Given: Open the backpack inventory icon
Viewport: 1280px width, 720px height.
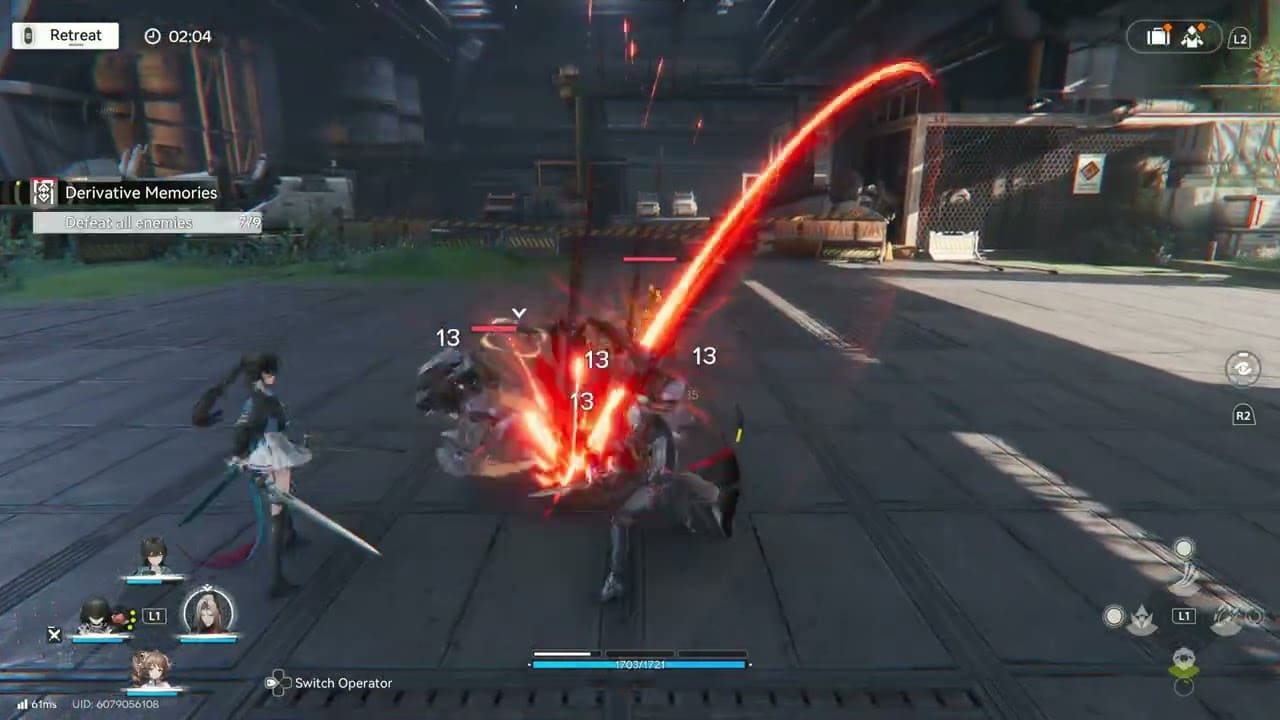Looking at the screenshot, I should 1158,37.
